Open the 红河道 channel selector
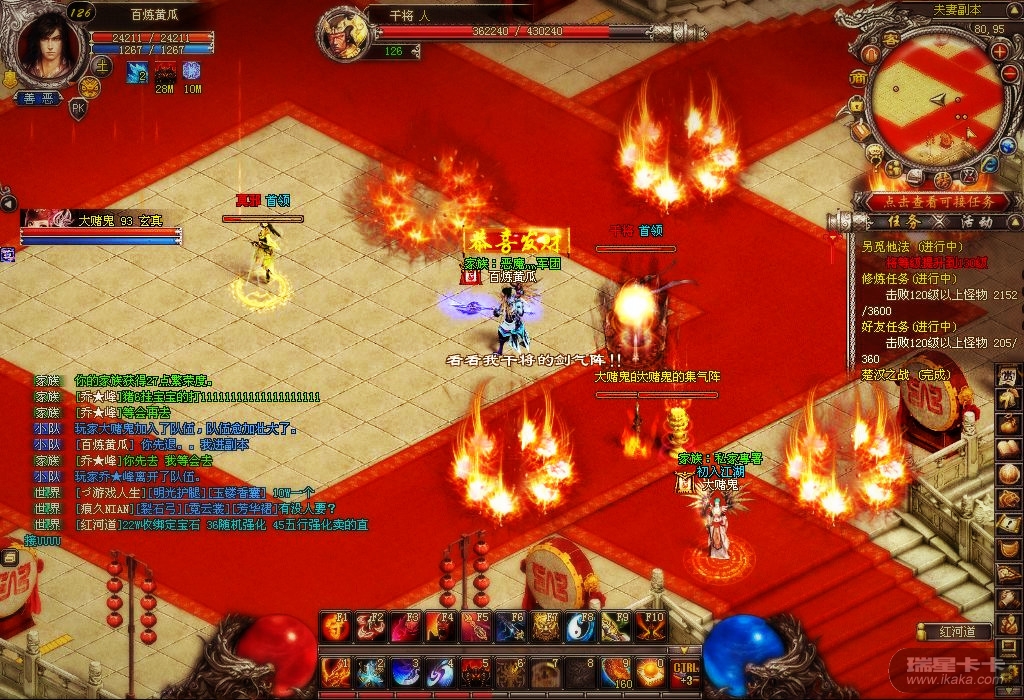Viewport: 1024px width, 700px height. tap(953, 632)
